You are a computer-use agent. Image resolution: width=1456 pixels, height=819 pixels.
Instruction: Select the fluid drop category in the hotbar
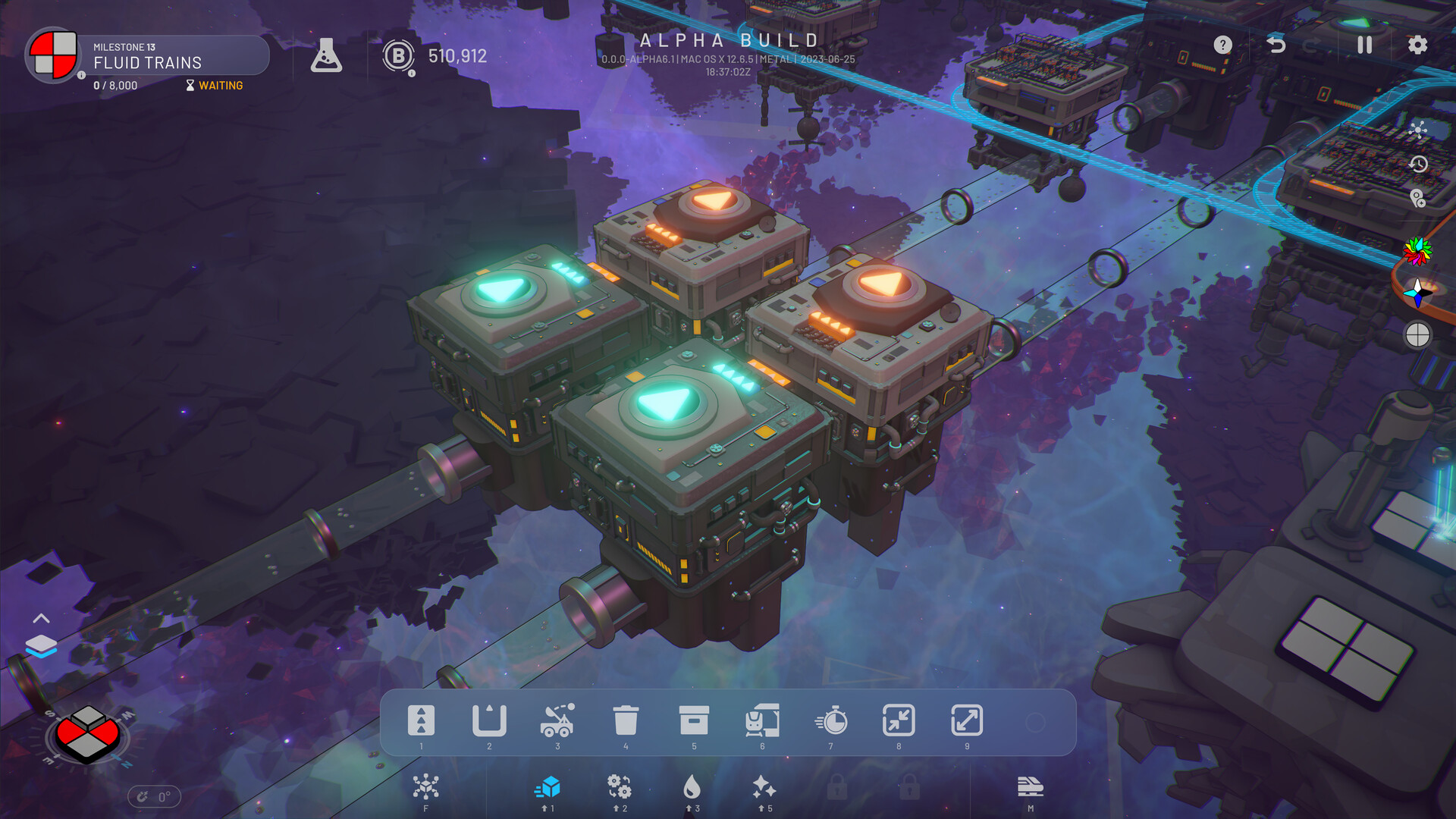(695, 789)
